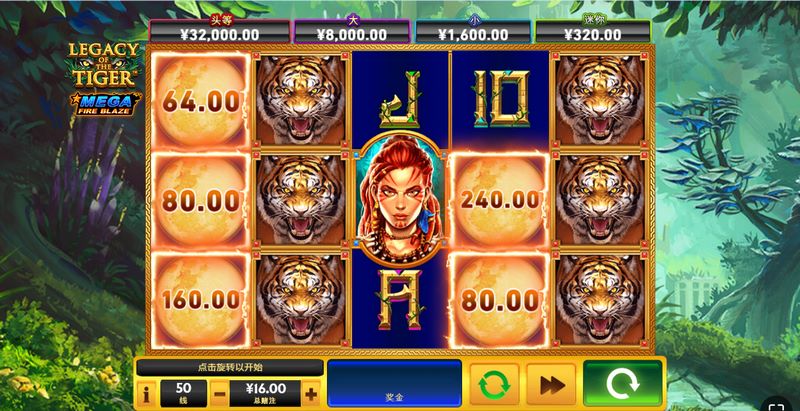Open autoplay with the green circular arrows
Viewport: 800px width, 411px height.
(492, 385)
